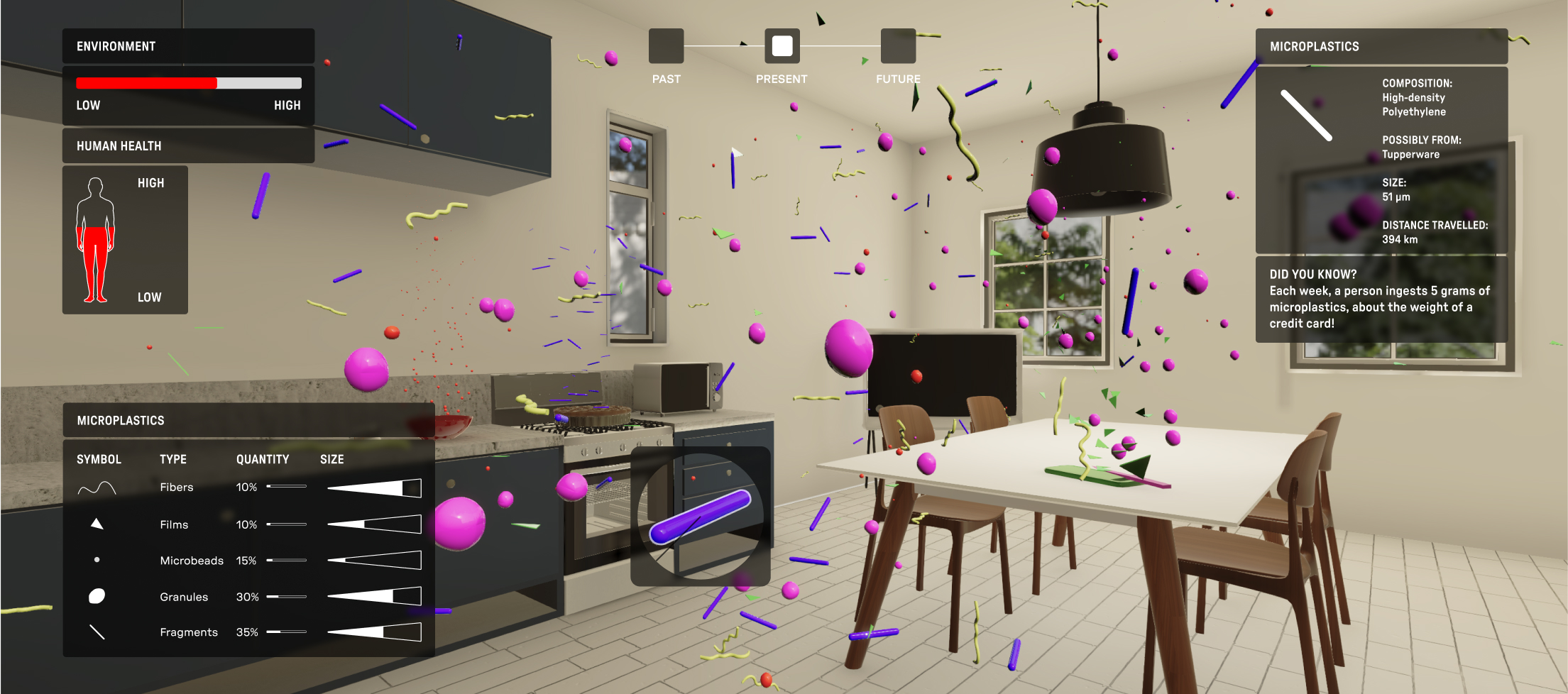Change the Granules quantity slider
This screenshot has height=694, width=1568.
(x=286, y=597)
